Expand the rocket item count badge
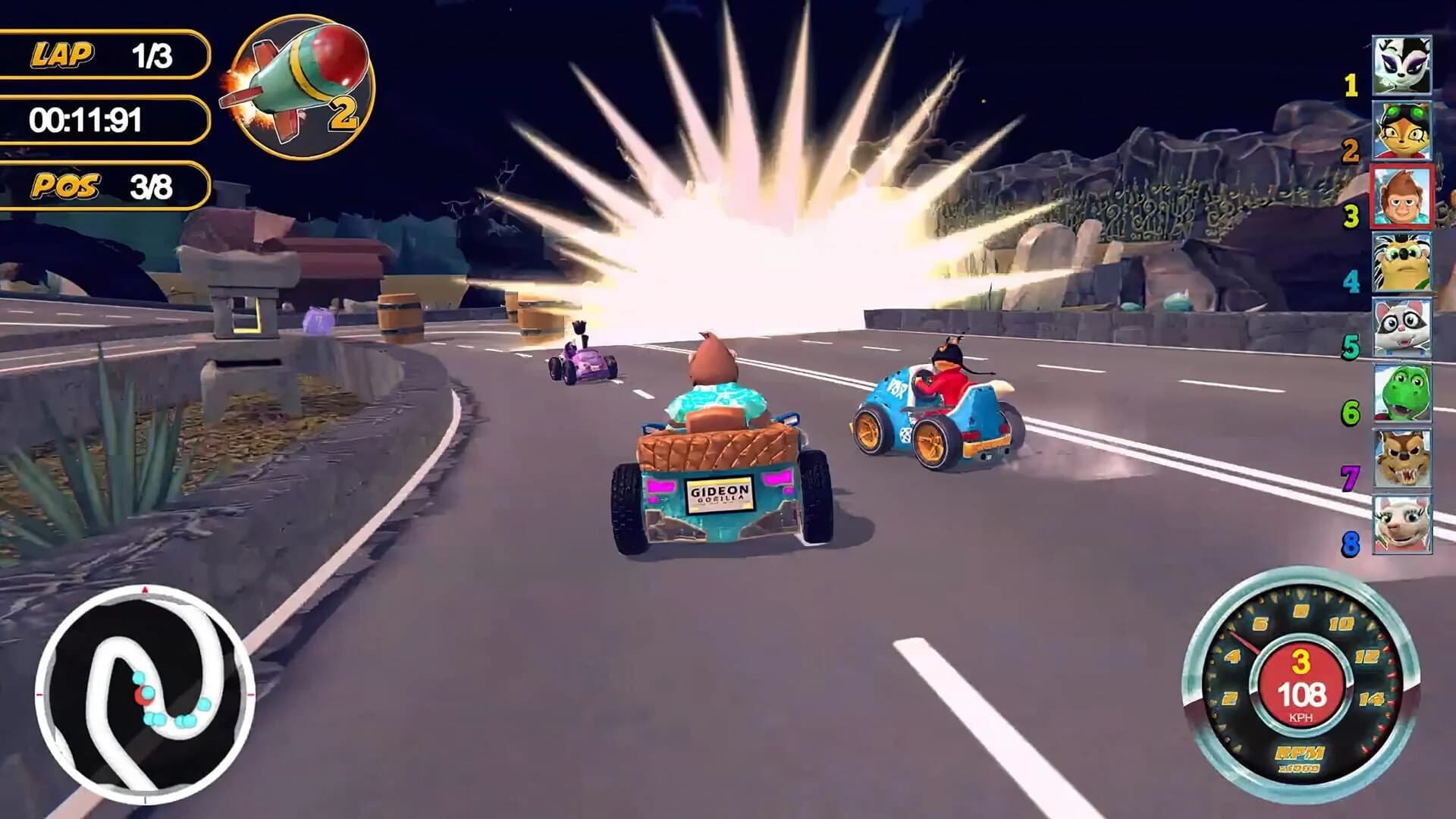This screenshot has width=1456, height=819. pyautogui.click(x=345, y=114)
